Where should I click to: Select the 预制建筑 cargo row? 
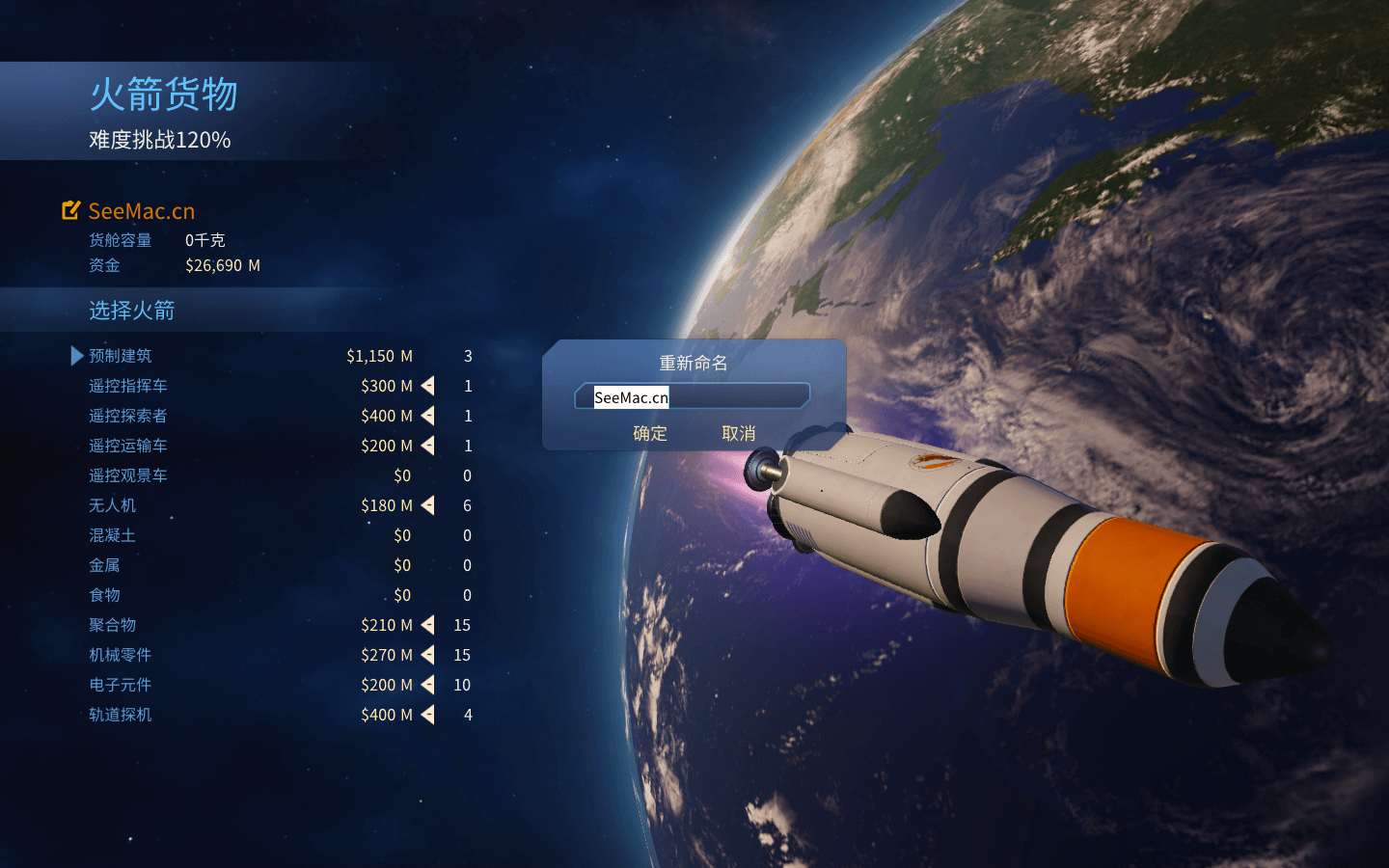point(121,356)
